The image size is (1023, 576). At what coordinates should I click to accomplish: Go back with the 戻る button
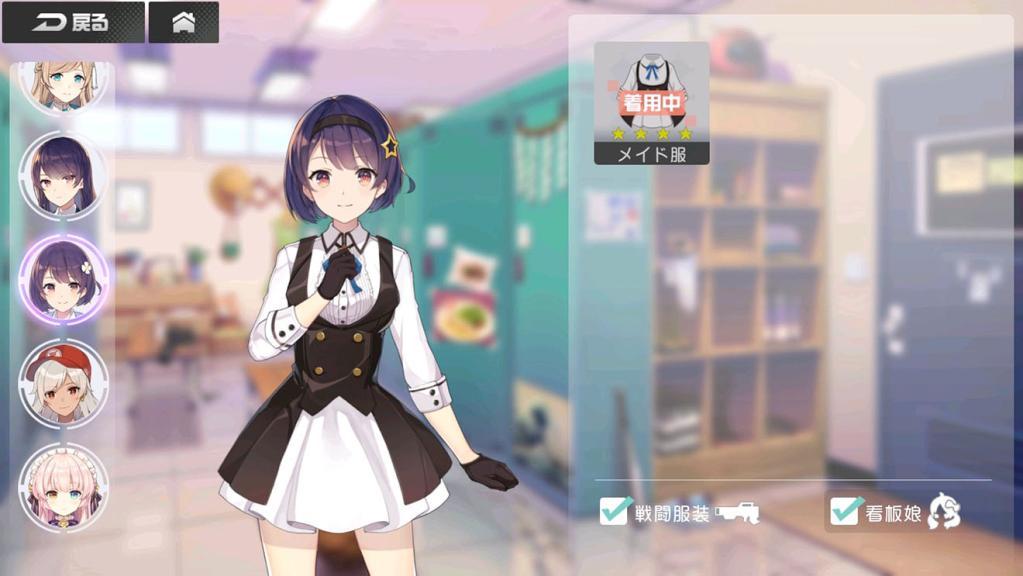pyautogui.click(x=72, y=22)
